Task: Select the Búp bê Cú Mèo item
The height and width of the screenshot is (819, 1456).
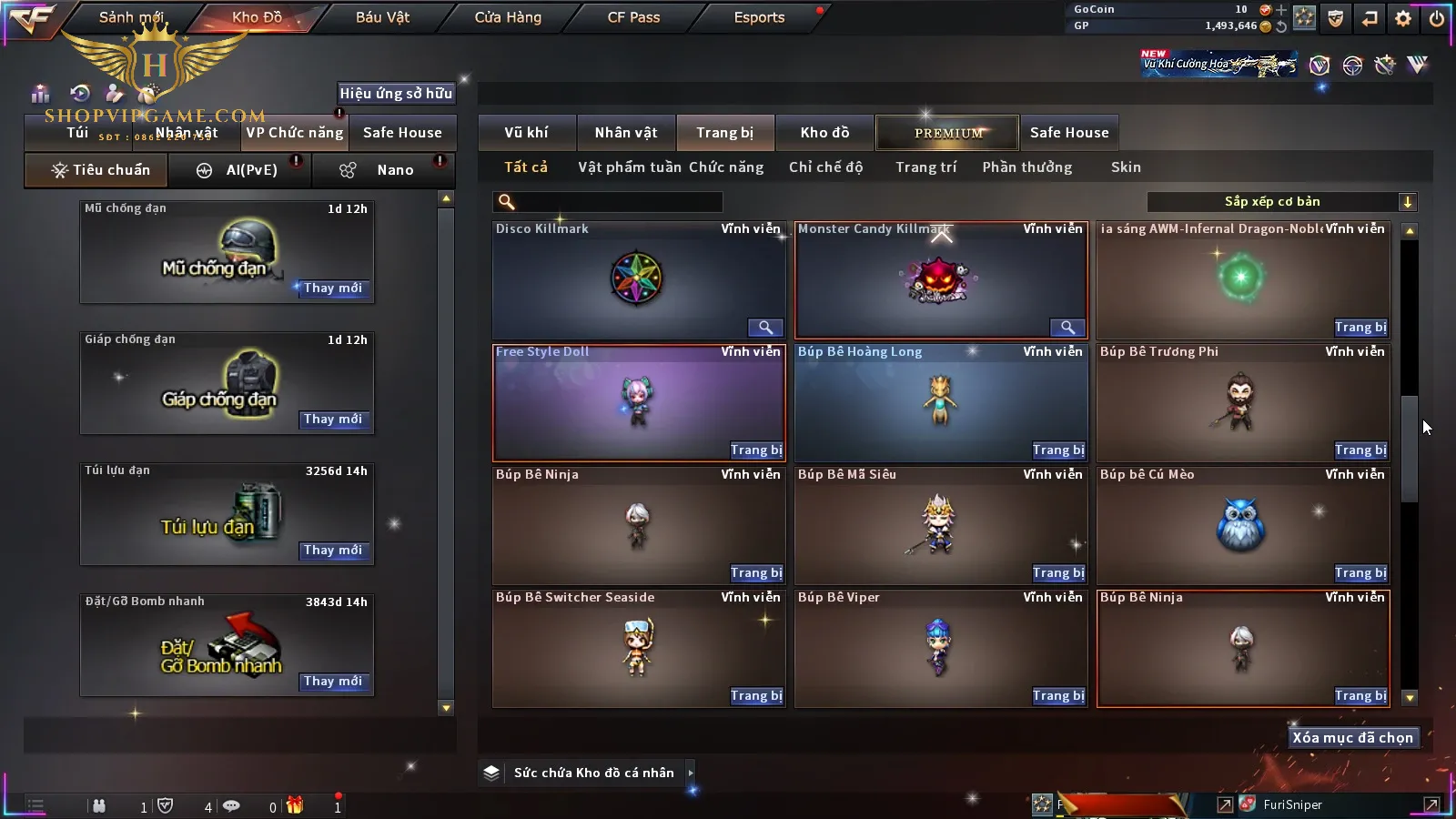Action: click(x=1242, y=525)
